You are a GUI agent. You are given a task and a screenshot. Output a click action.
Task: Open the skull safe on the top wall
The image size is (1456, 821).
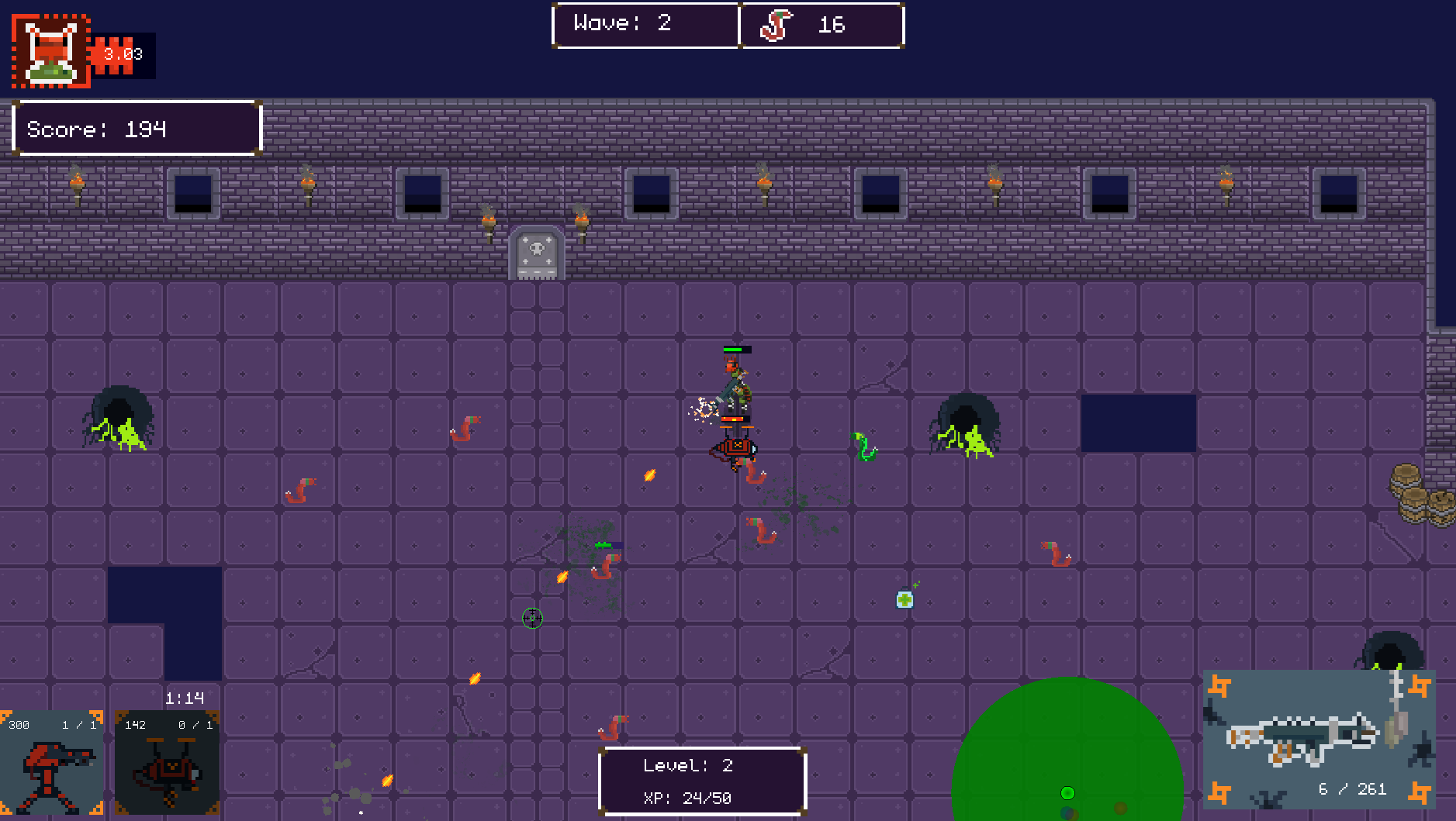point(538,252)
